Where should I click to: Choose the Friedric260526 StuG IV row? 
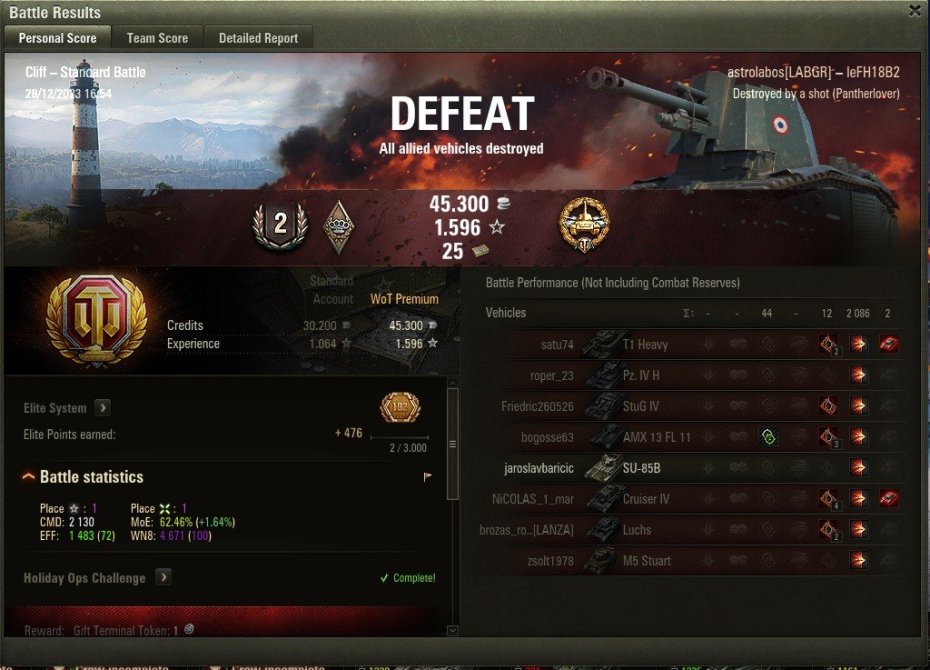(690, 407)
